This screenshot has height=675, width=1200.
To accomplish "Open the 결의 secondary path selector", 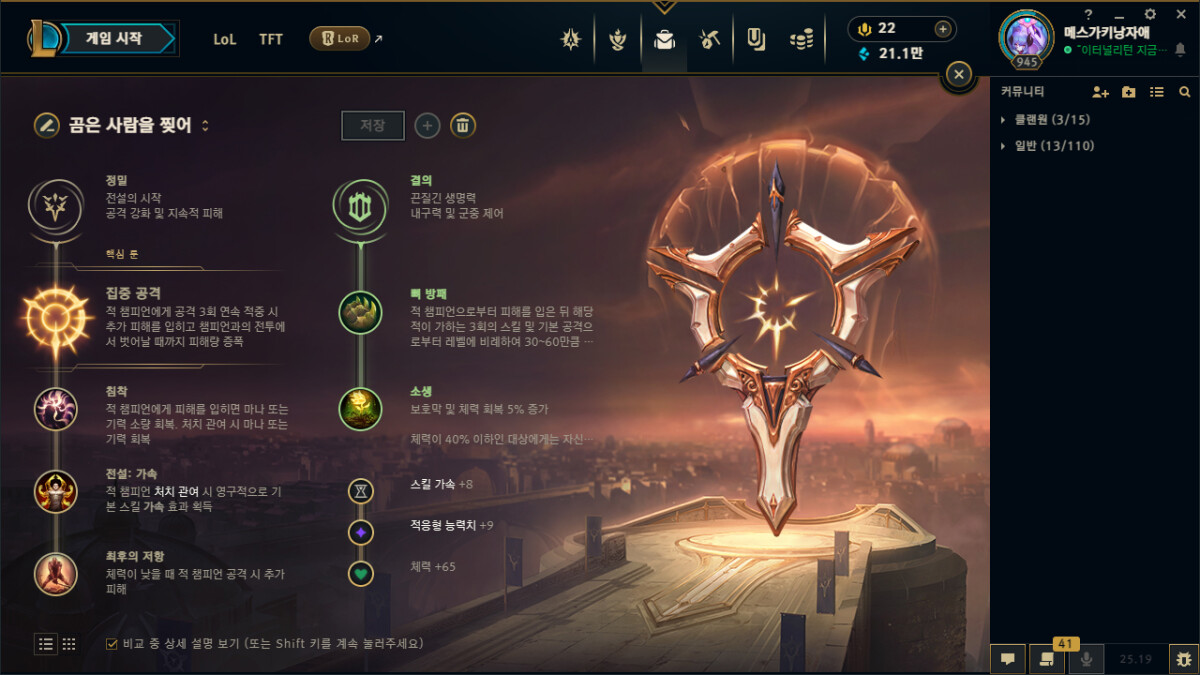I will coord(360,205).
